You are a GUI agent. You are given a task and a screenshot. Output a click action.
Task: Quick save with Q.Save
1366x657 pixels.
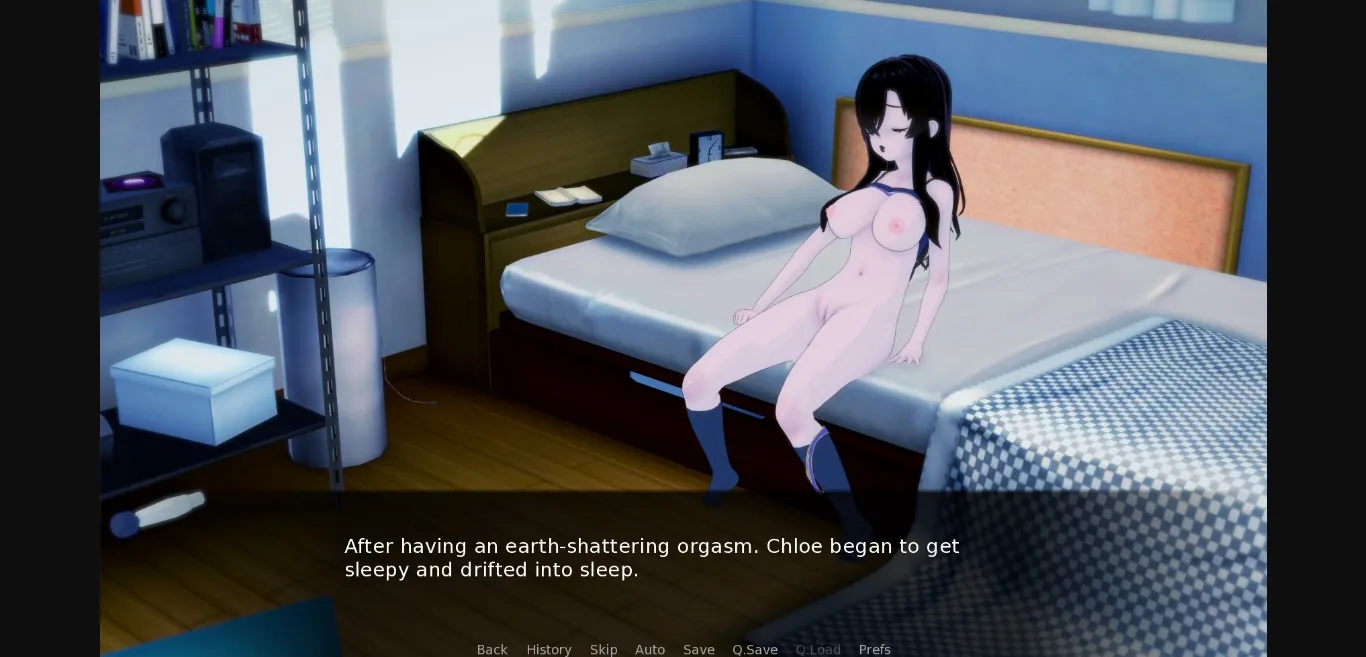[x=755, y=649]
